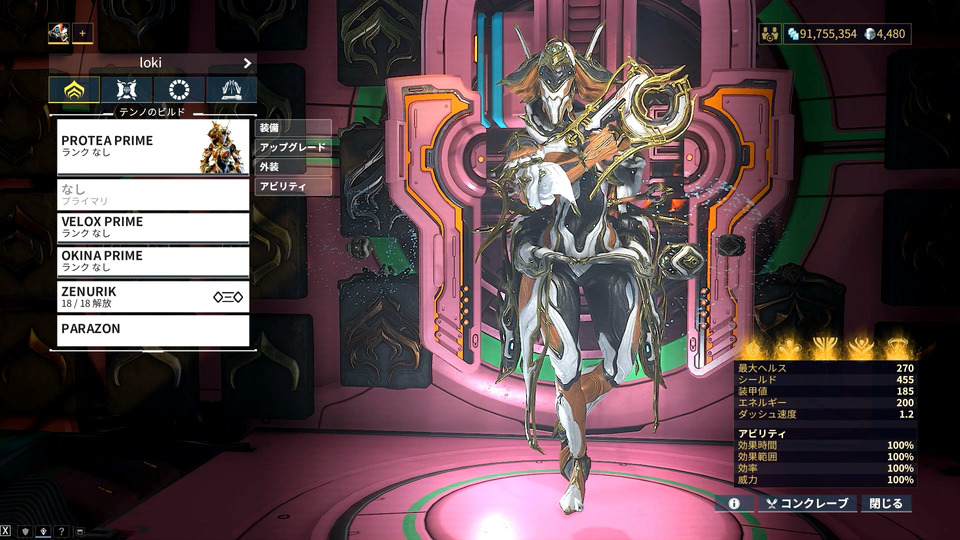960x540 pixels.
Task: Close the arsenal with 閉じる button
Action: pyautogui.click(x=886, y=503)
